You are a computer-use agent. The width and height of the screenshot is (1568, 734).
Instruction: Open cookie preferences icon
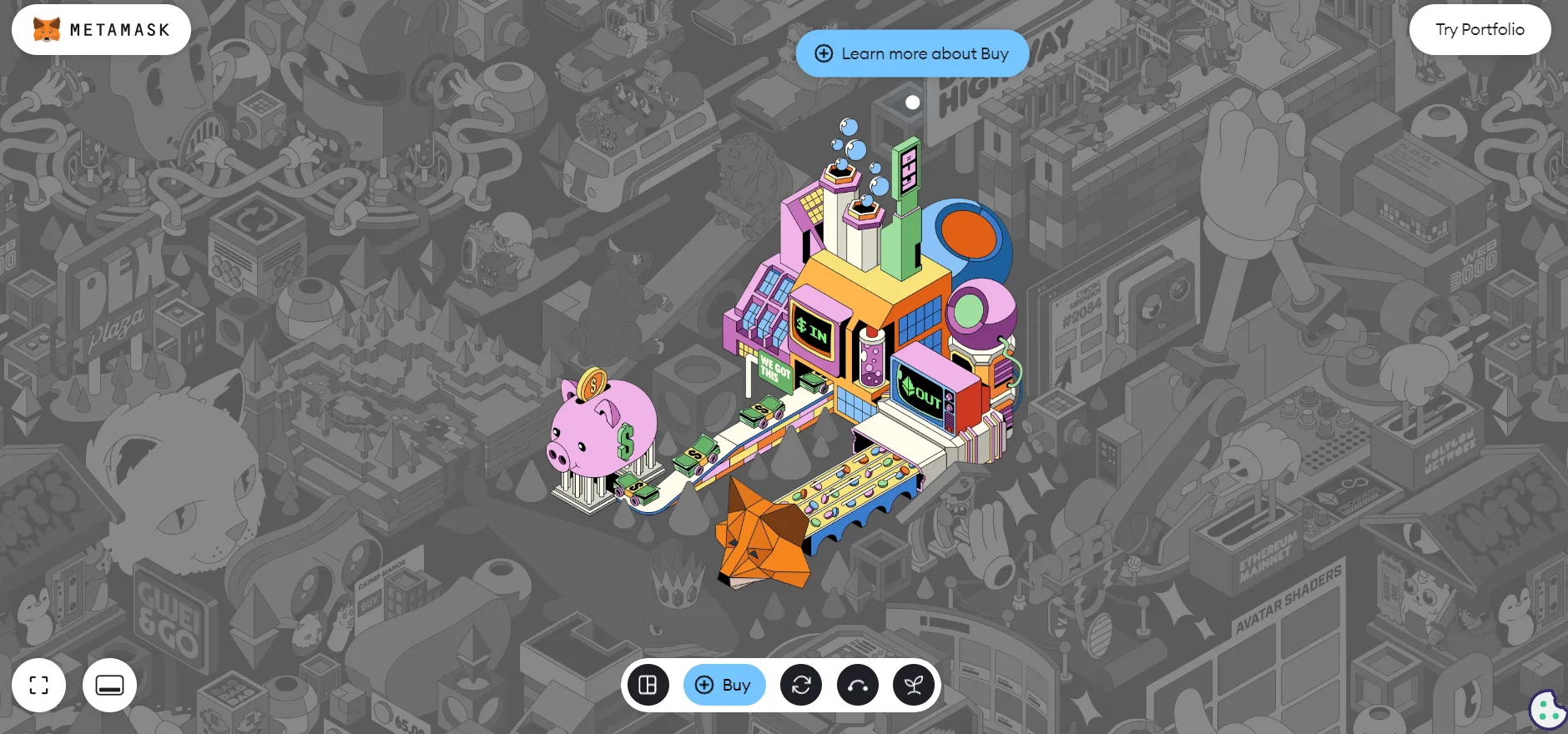click(x=1548, y=710)
